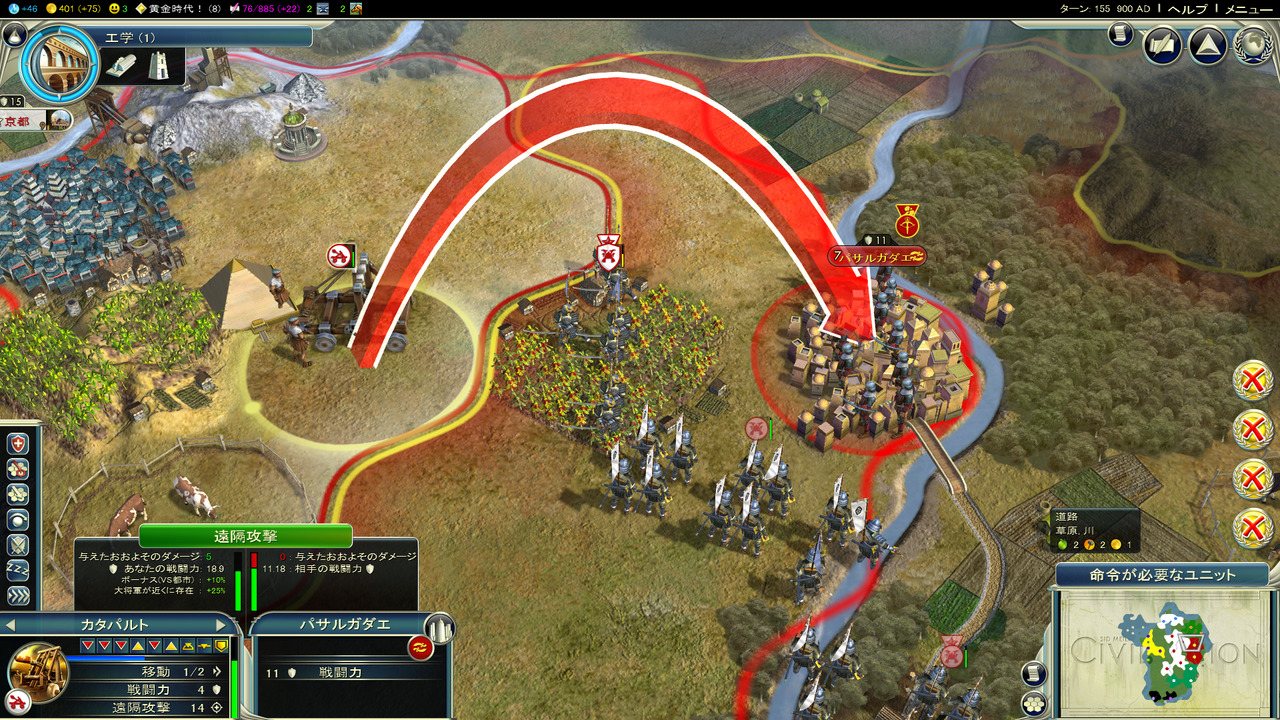Open the social policies triangle button
The width and height of the screenshot is (1280, 720).
tap(1207, 45)
